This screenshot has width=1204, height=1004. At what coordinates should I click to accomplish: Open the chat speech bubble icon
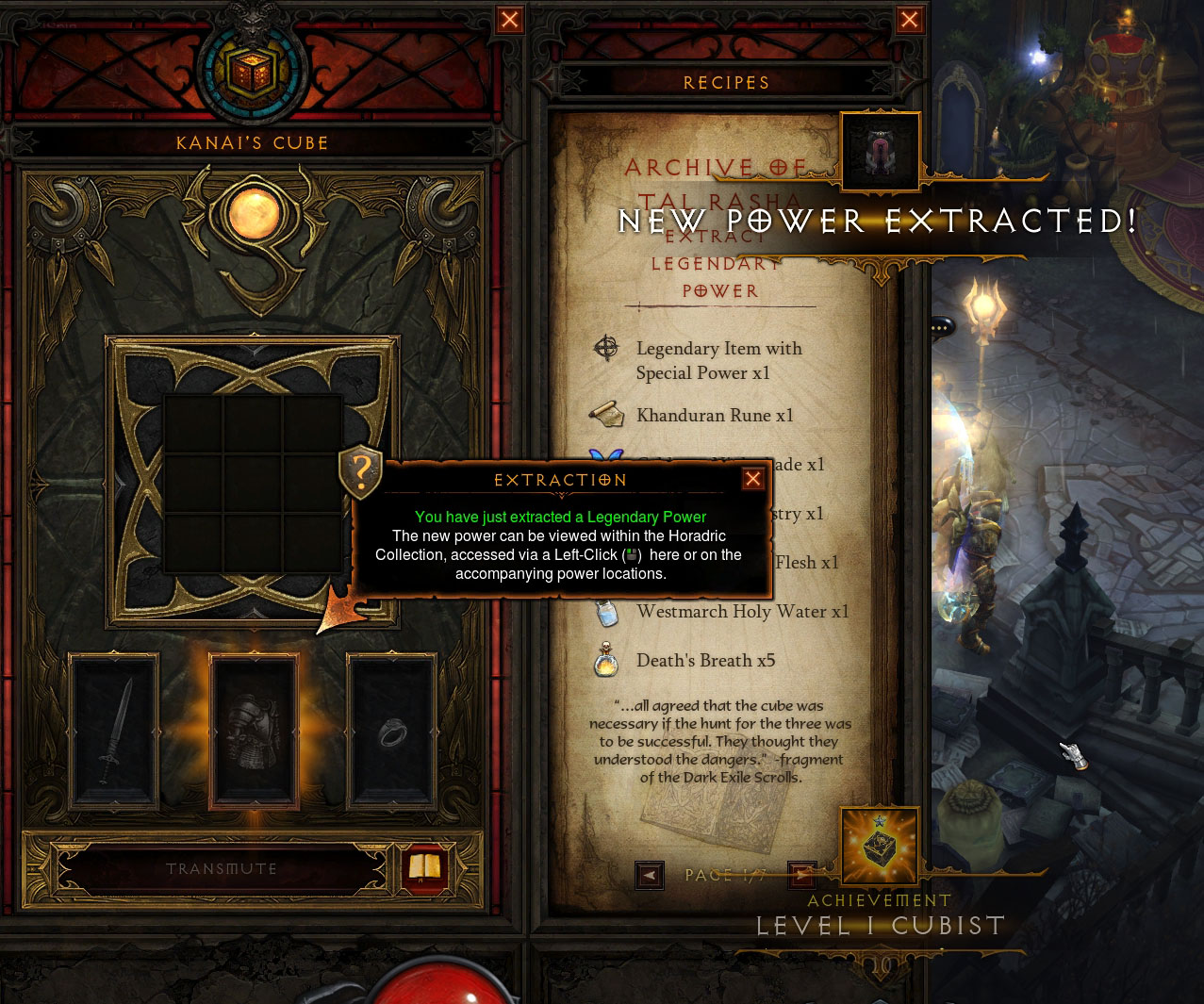tap(942, 327)
